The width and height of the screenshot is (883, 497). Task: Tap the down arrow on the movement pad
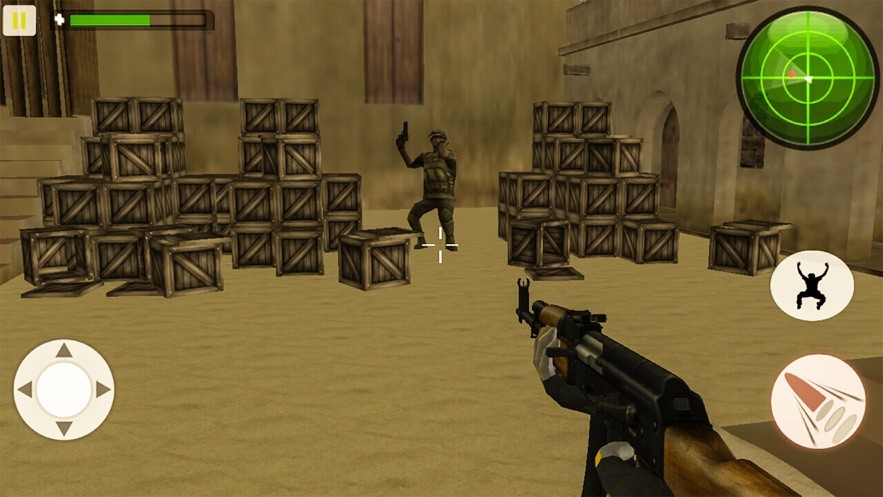64,428
